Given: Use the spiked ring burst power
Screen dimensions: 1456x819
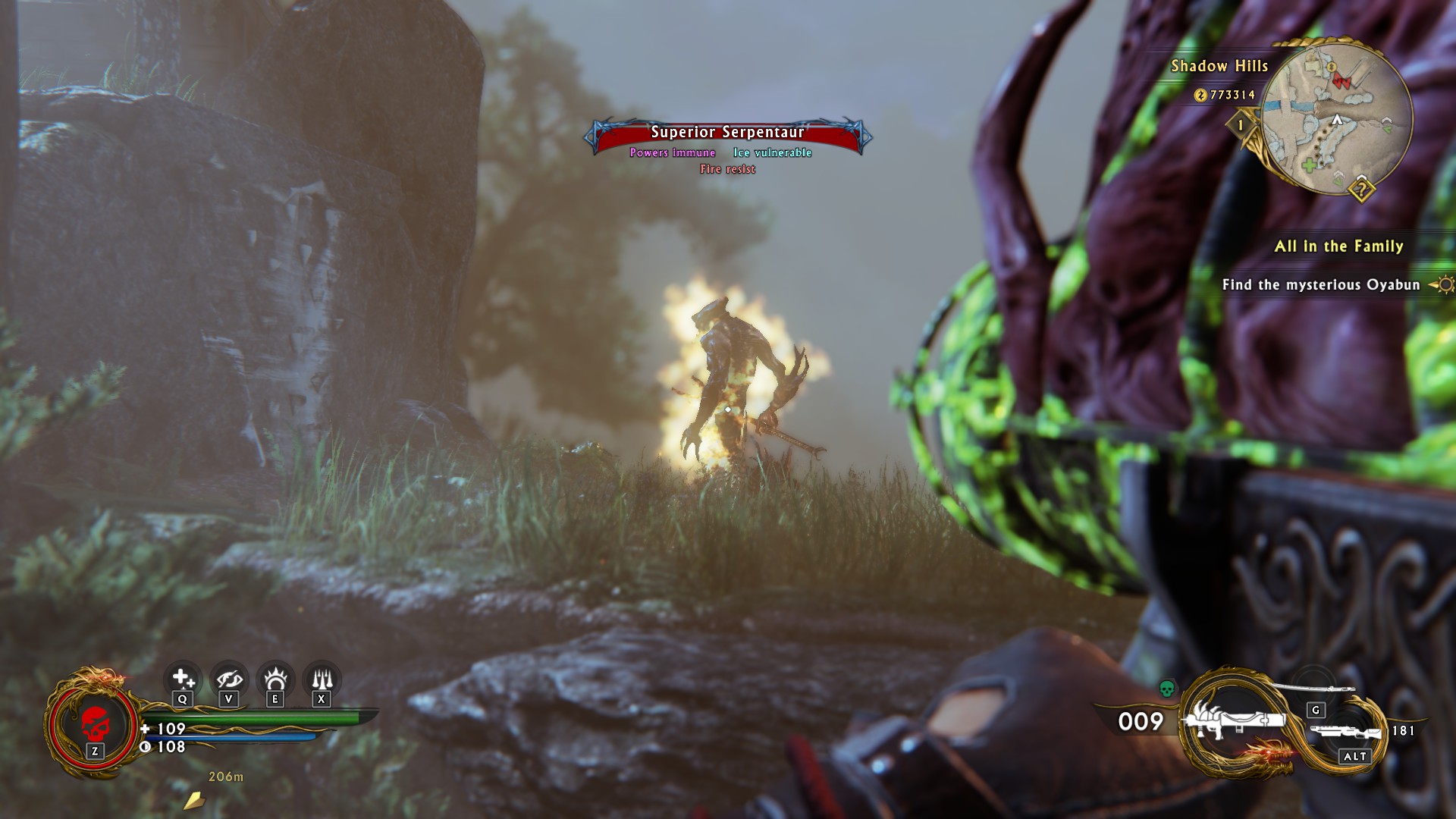Looking at the screenshot, I should coord(275,678).
